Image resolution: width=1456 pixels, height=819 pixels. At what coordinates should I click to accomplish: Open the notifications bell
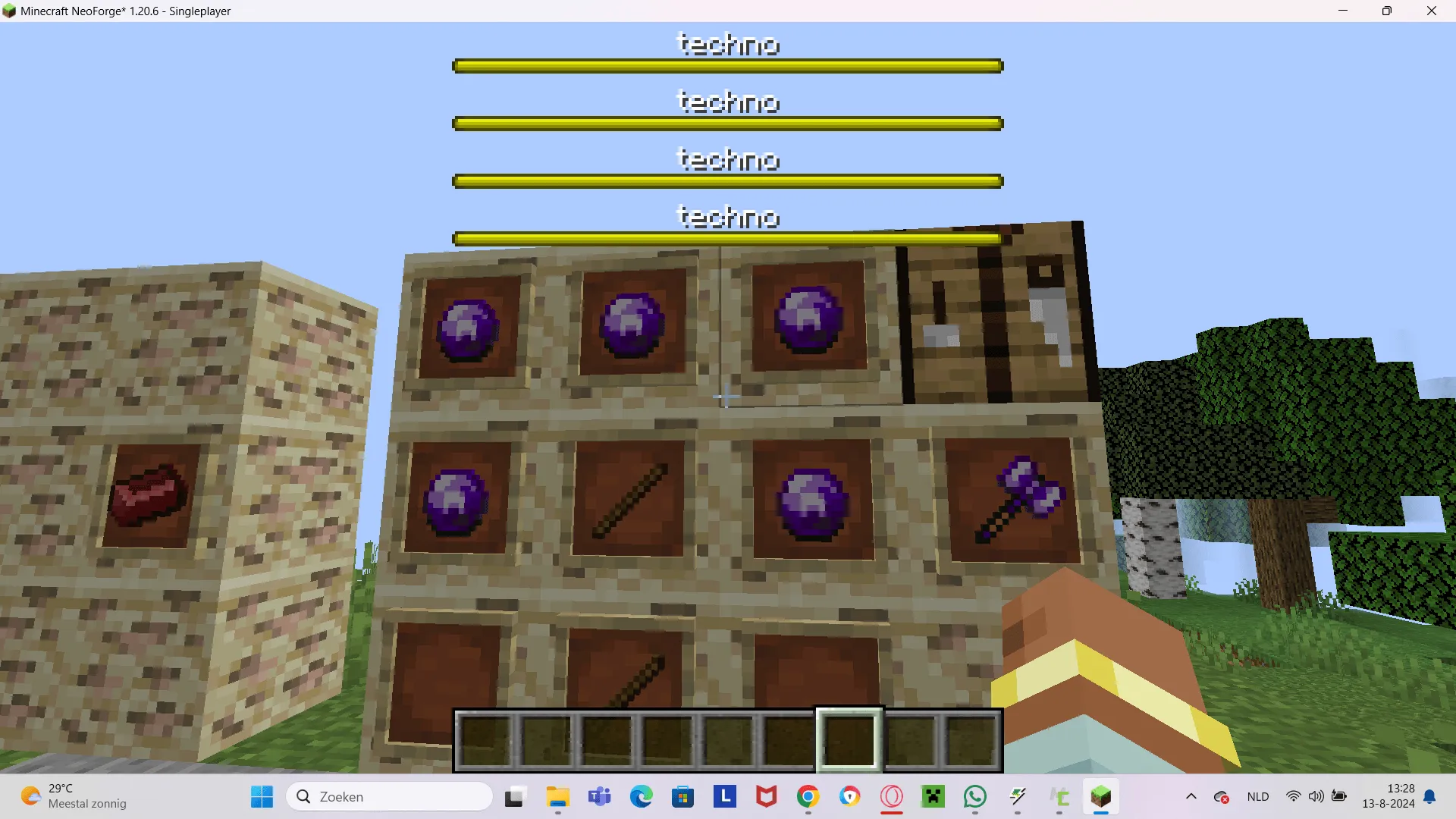[1430, 797]
